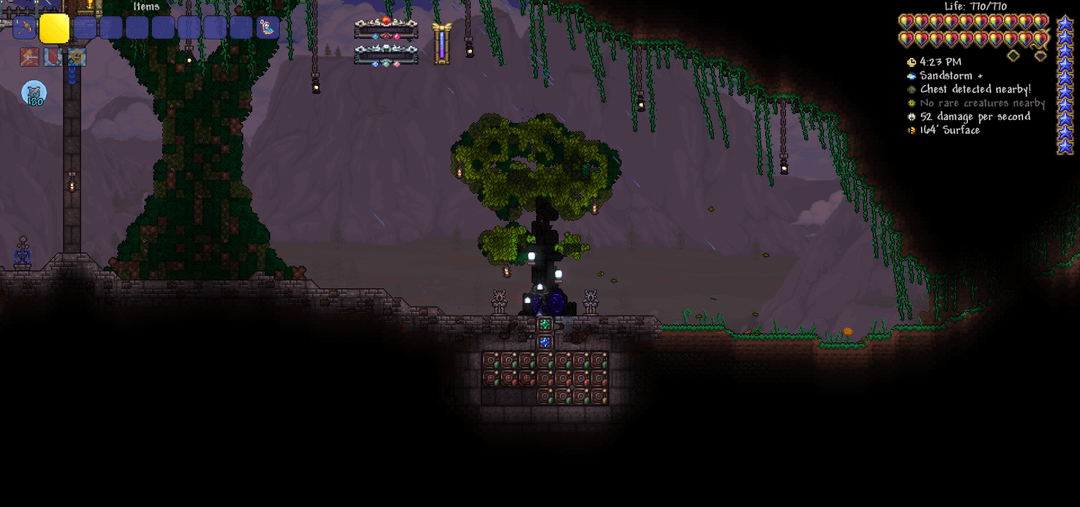Click the red-orange sword buff icon
The height and width of the screenshot is (507, 1080).
29,57
